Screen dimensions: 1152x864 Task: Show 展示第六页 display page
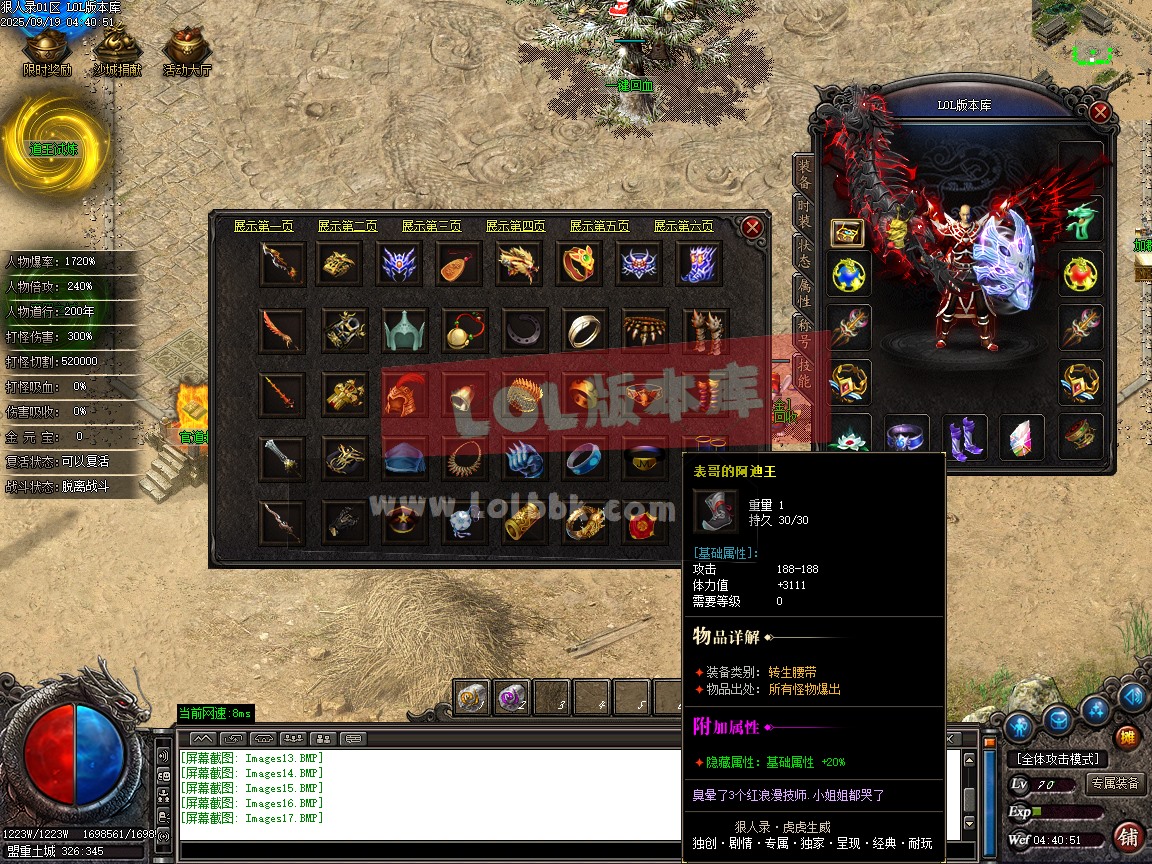[684, 226]
